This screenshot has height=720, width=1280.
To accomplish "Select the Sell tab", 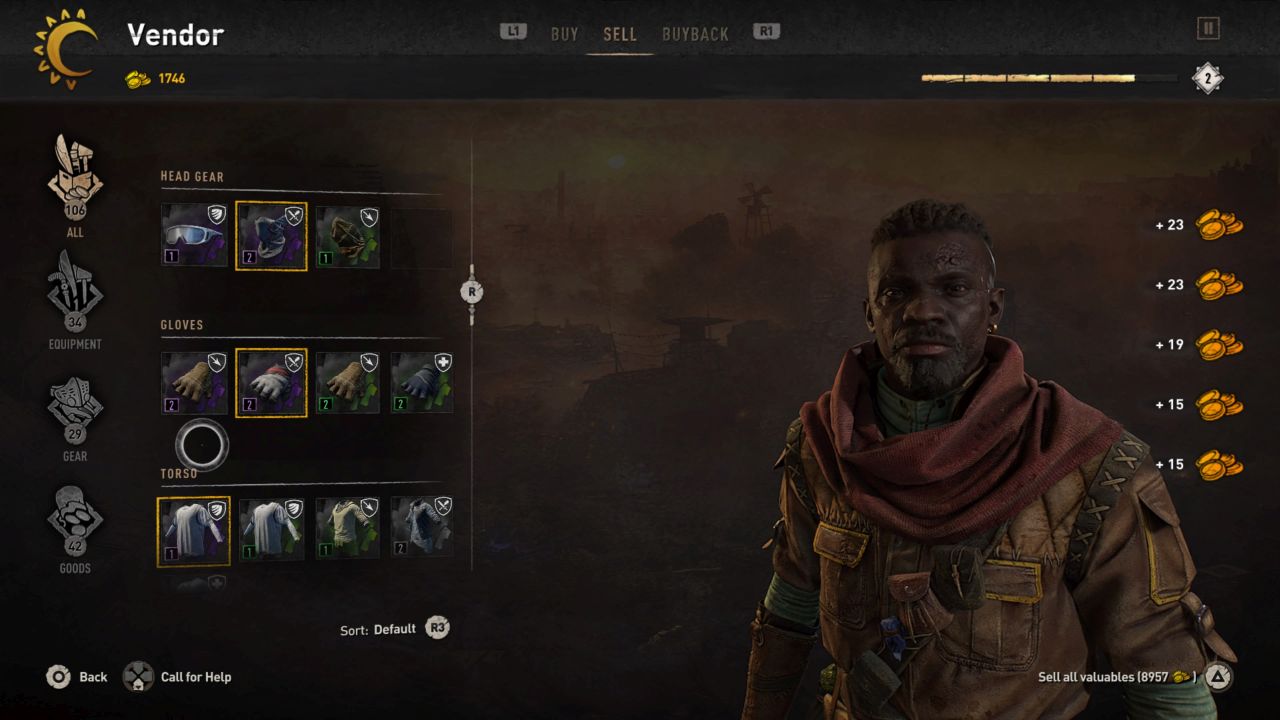I will tap(619, 34).
